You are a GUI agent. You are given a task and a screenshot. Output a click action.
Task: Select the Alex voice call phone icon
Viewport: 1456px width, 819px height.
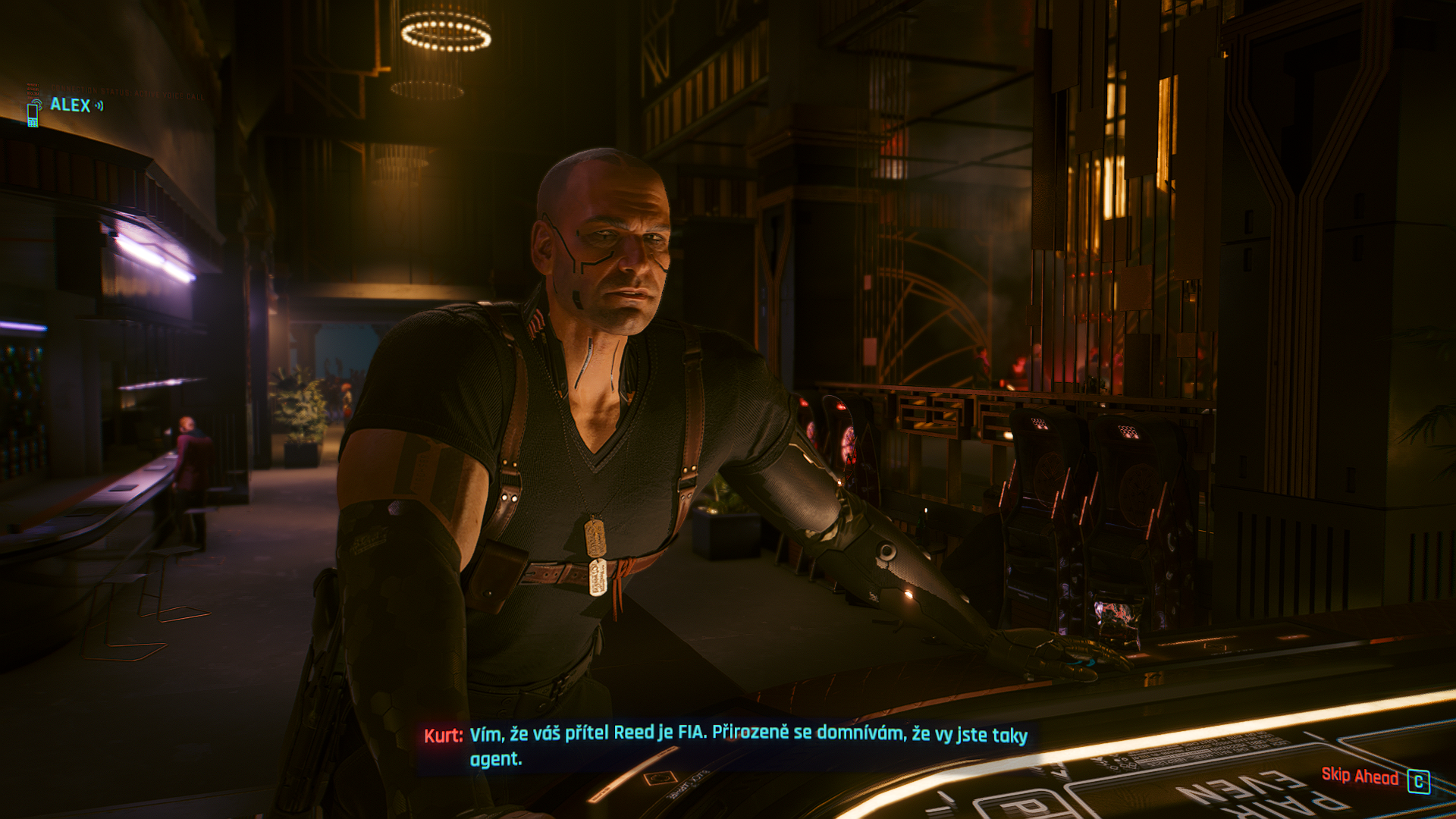pyautogui.click(x=33, y=112)
